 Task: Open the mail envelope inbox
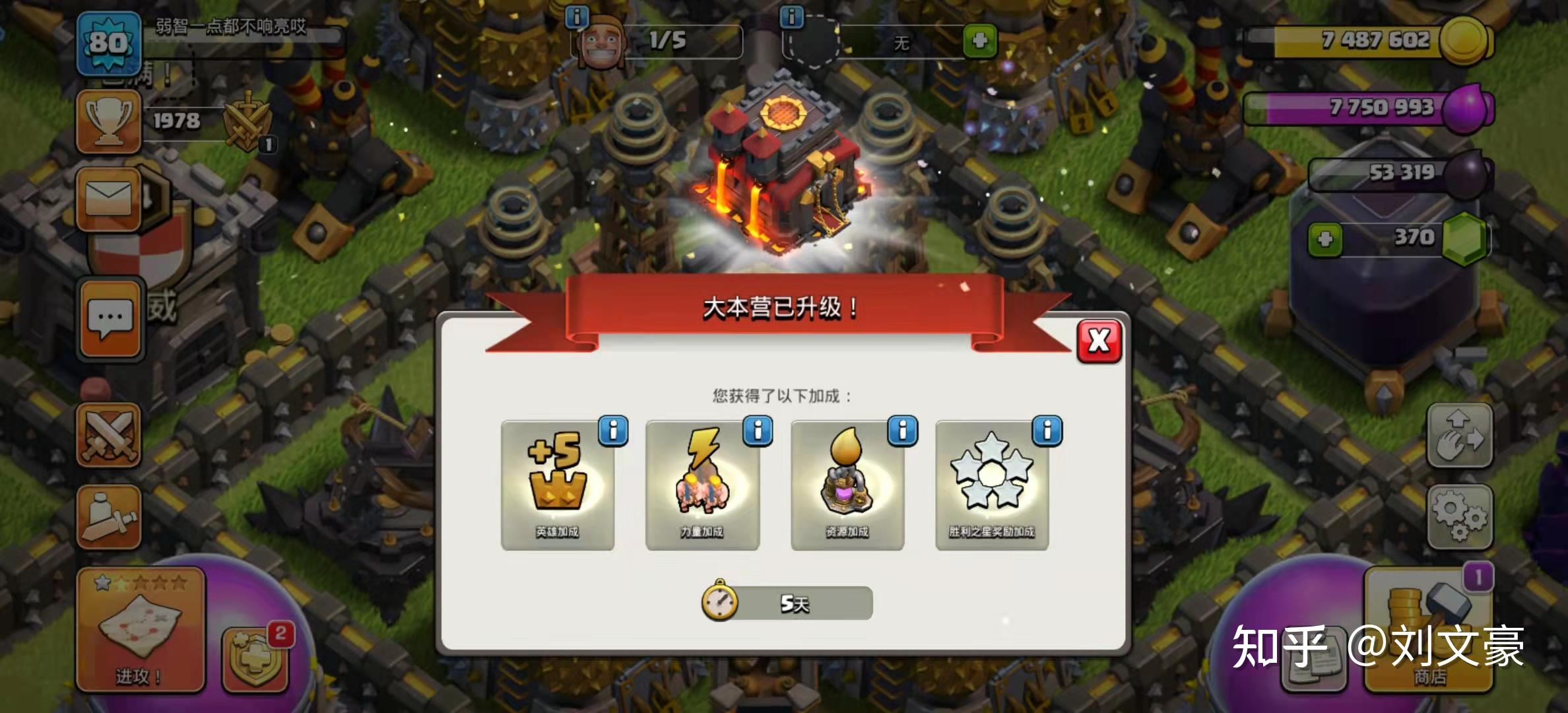coord(109,199)
